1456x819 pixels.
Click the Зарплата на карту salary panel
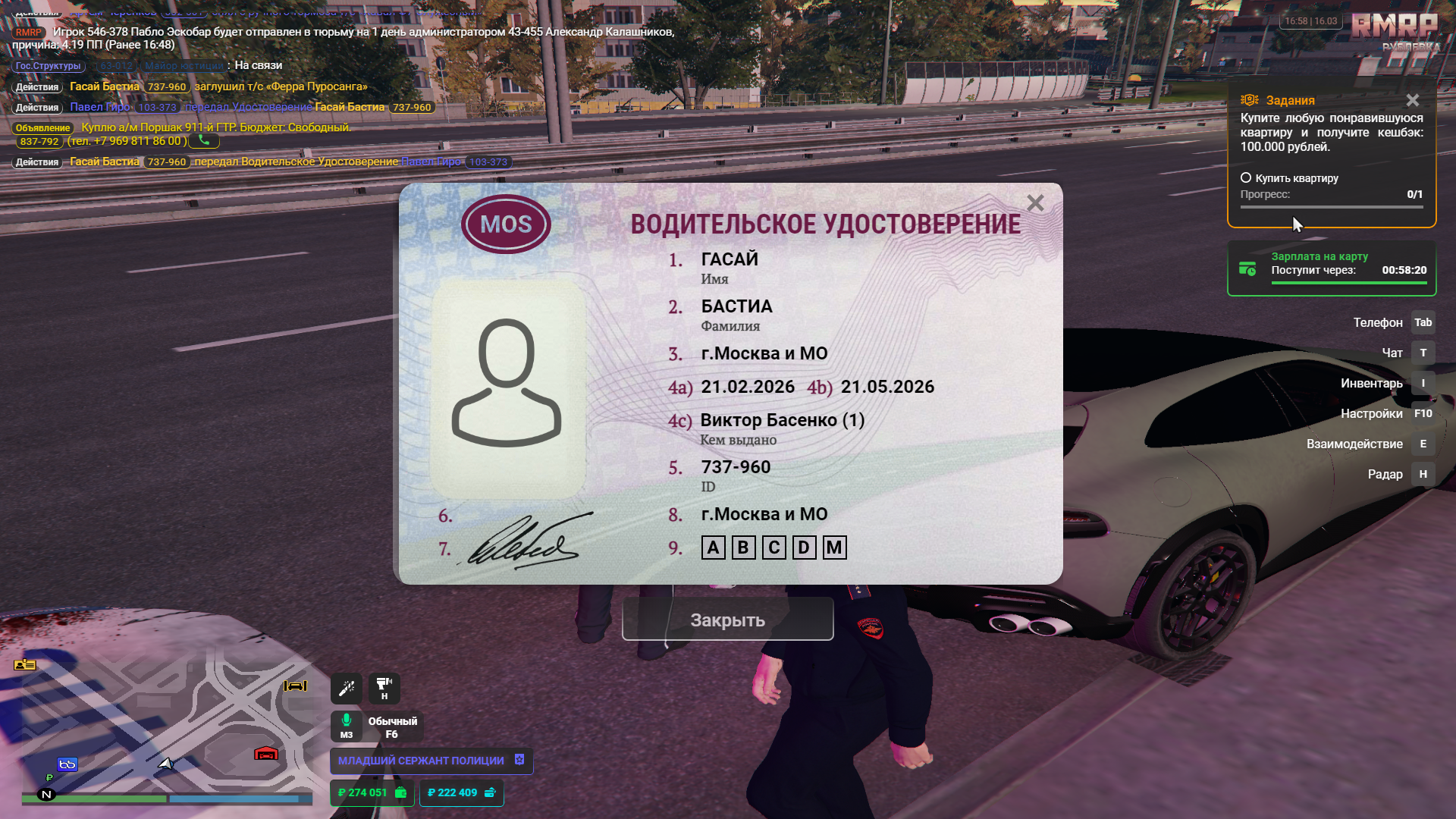tap(1332, 268)
